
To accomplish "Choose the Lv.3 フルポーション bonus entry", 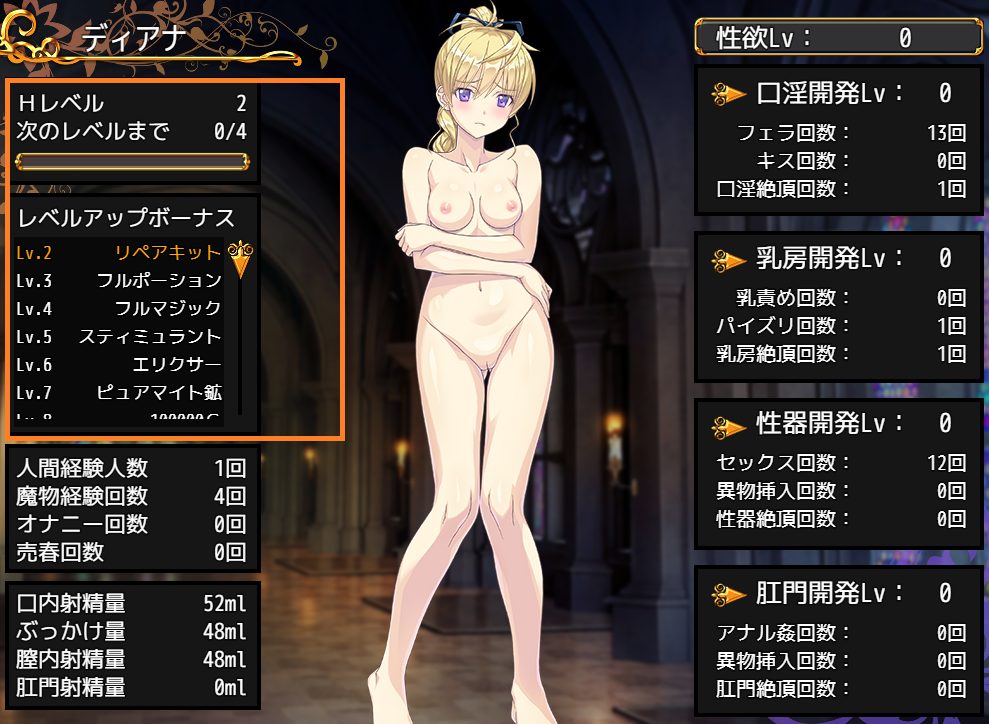I will pyautogui.click(x=120, y=280).
